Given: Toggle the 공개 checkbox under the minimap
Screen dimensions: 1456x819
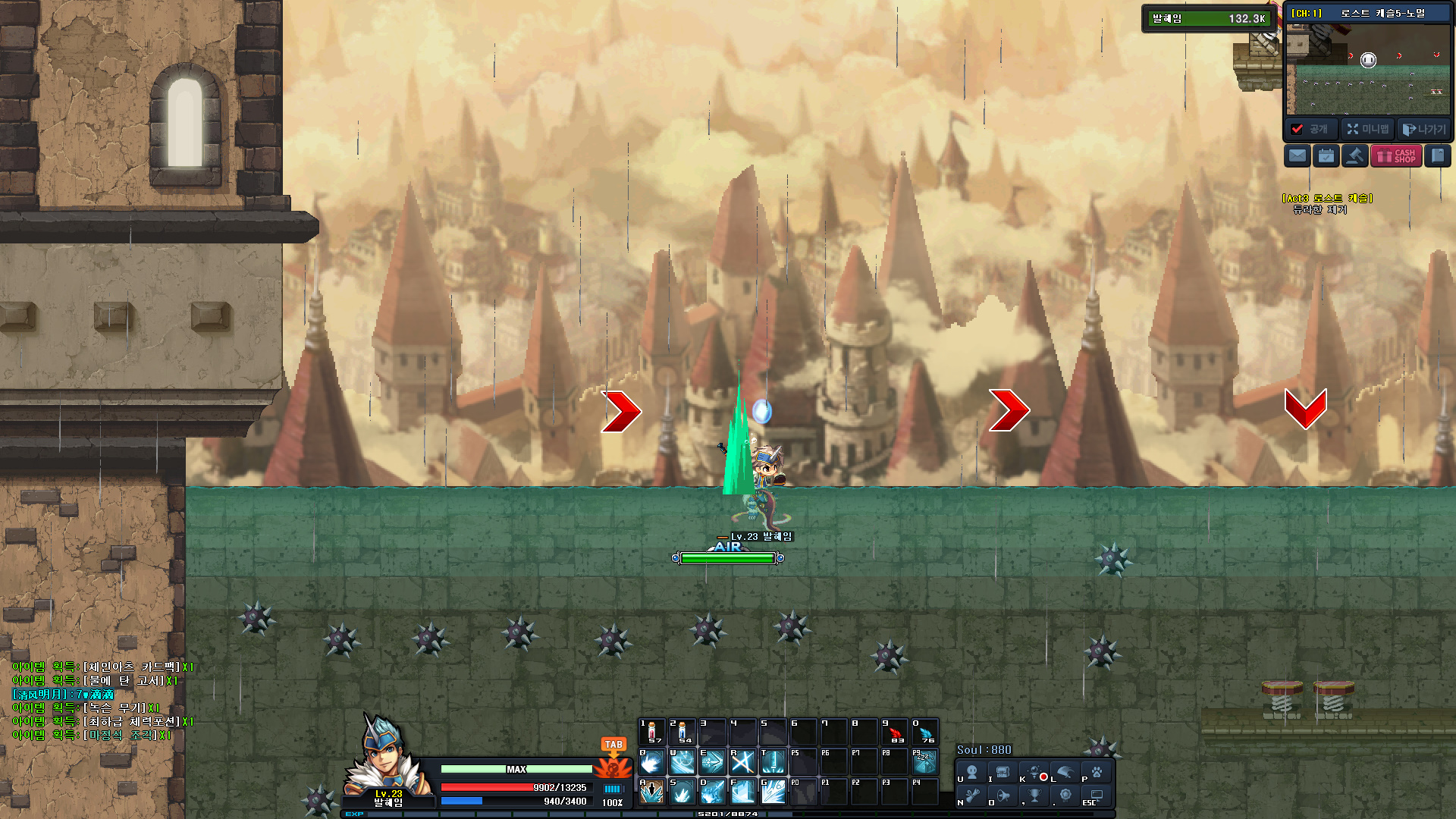Looking at the screenshot, I should tap(1298, 129).
